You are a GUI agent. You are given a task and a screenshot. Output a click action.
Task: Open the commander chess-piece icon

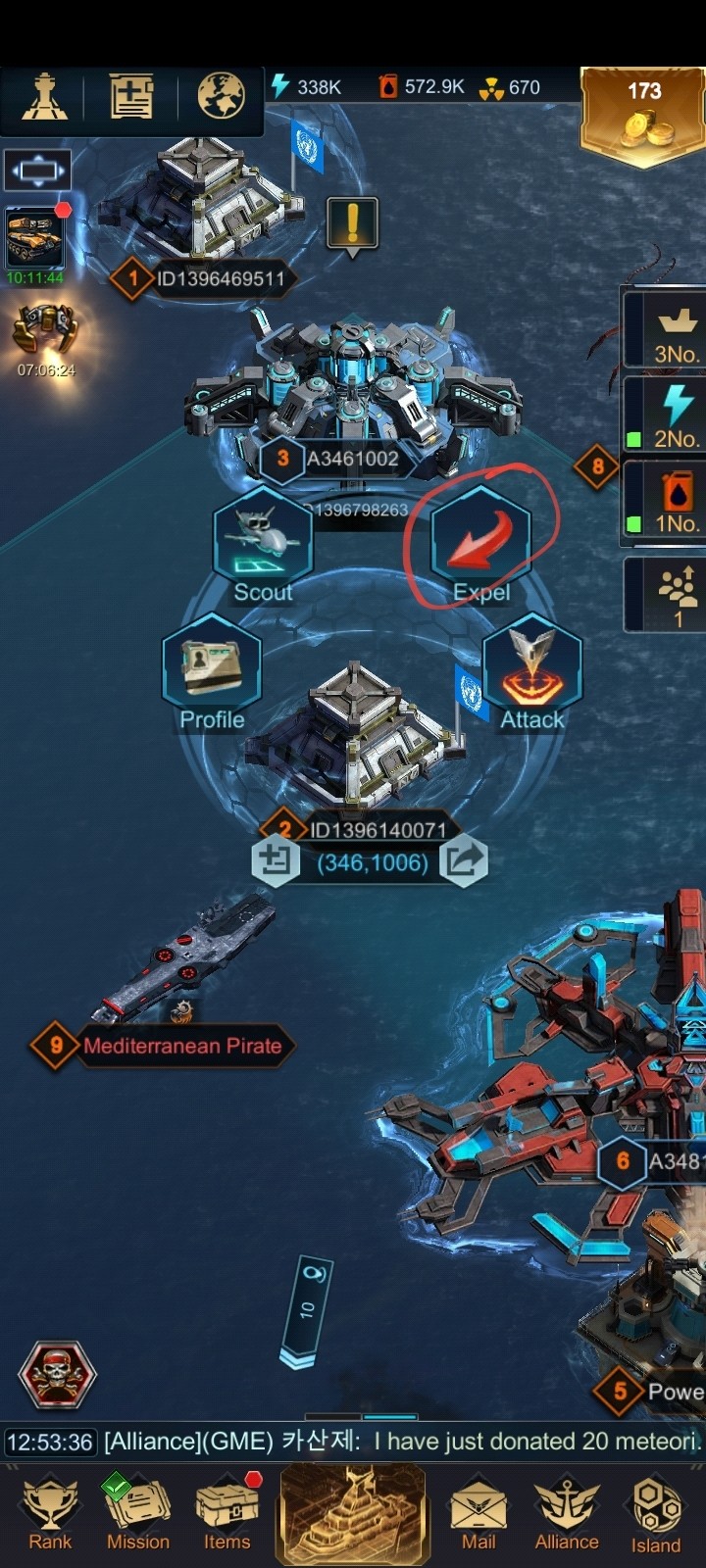click(44, 97)
